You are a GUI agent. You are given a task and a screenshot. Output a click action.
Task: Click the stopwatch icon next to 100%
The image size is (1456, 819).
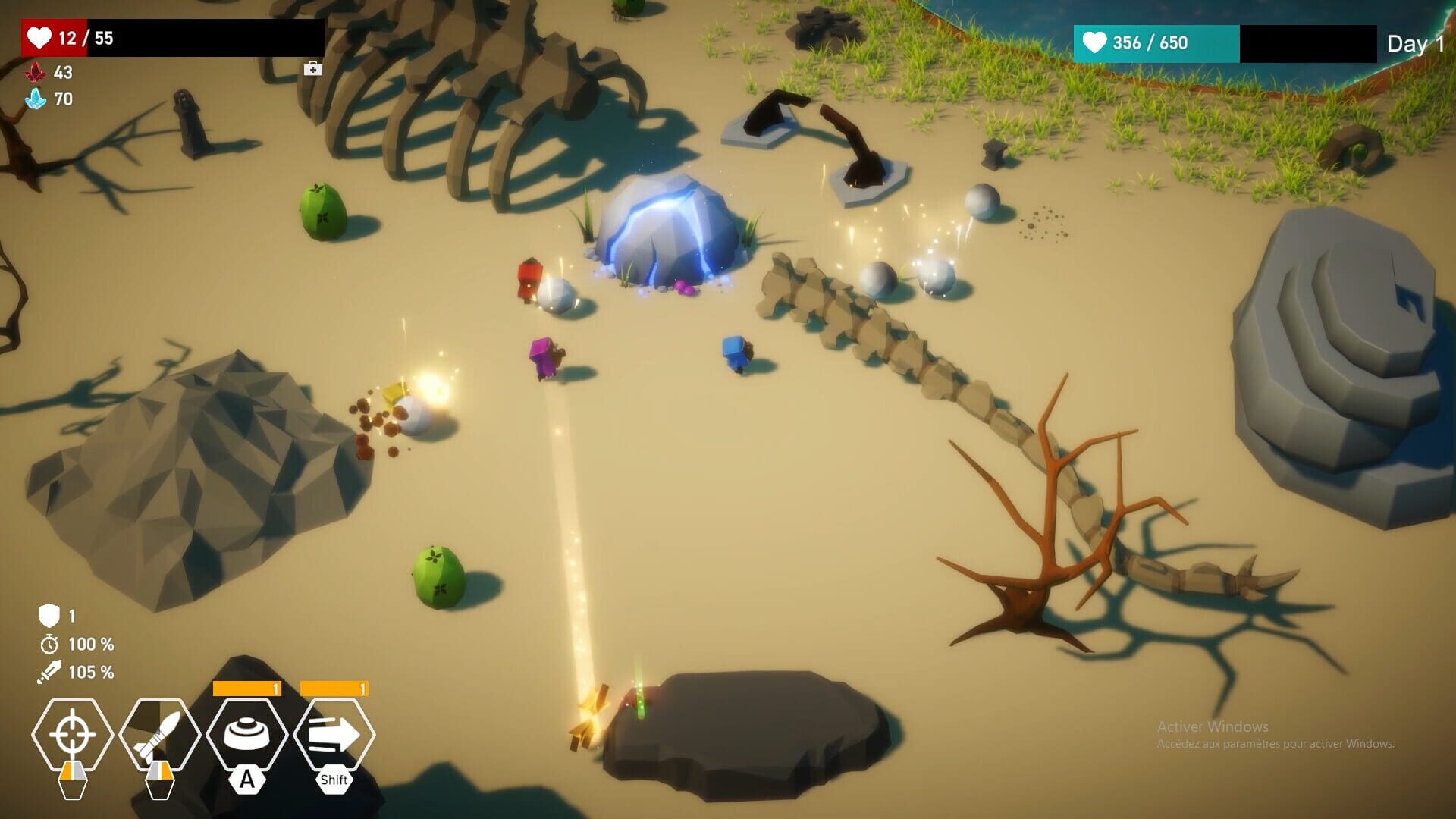click(47, 645)
